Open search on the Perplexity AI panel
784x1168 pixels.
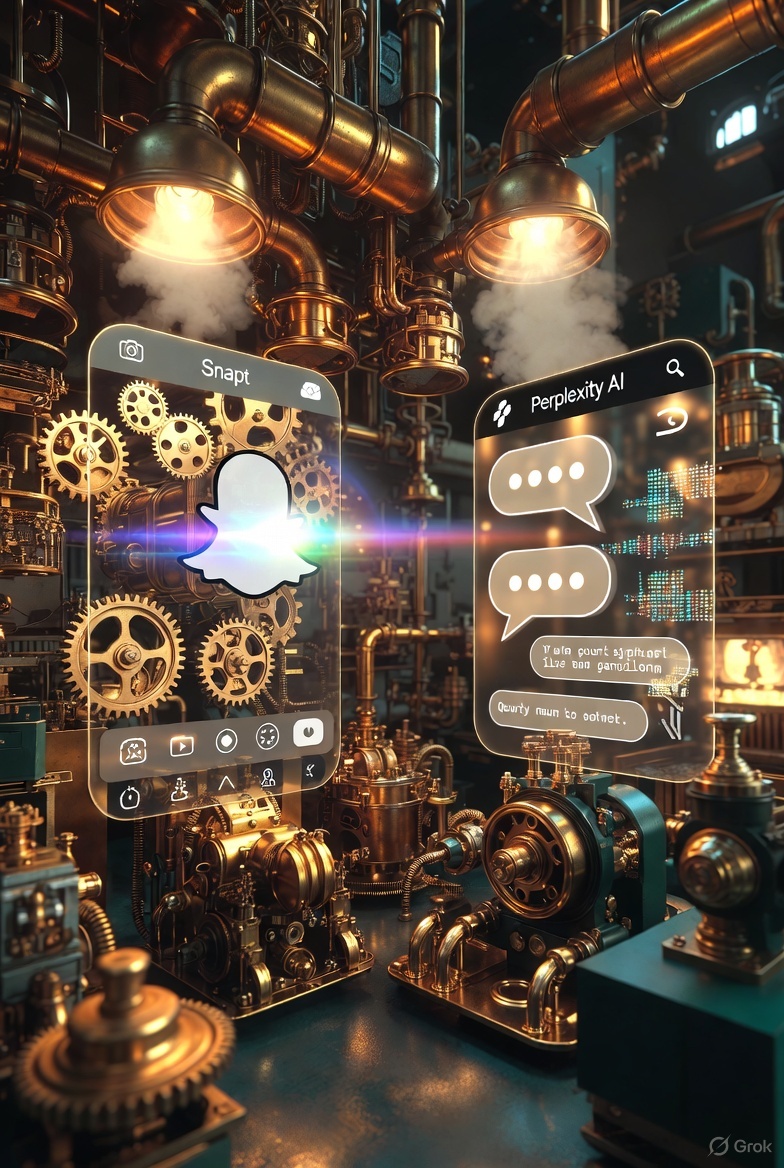[675, 369]
